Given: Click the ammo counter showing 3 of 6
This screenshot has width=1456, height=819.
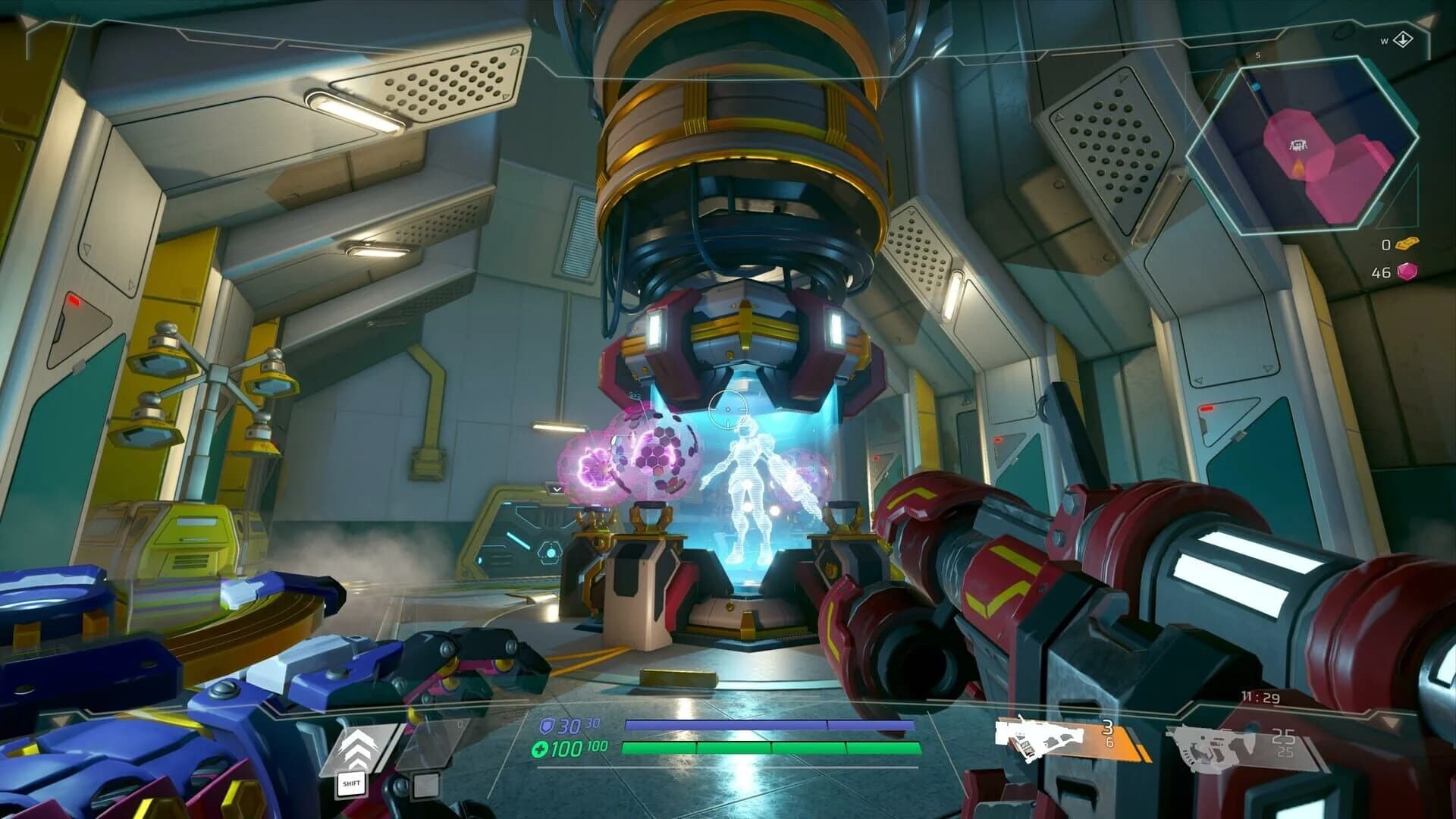Looking at the screenshot, I should click(1109, 733).
